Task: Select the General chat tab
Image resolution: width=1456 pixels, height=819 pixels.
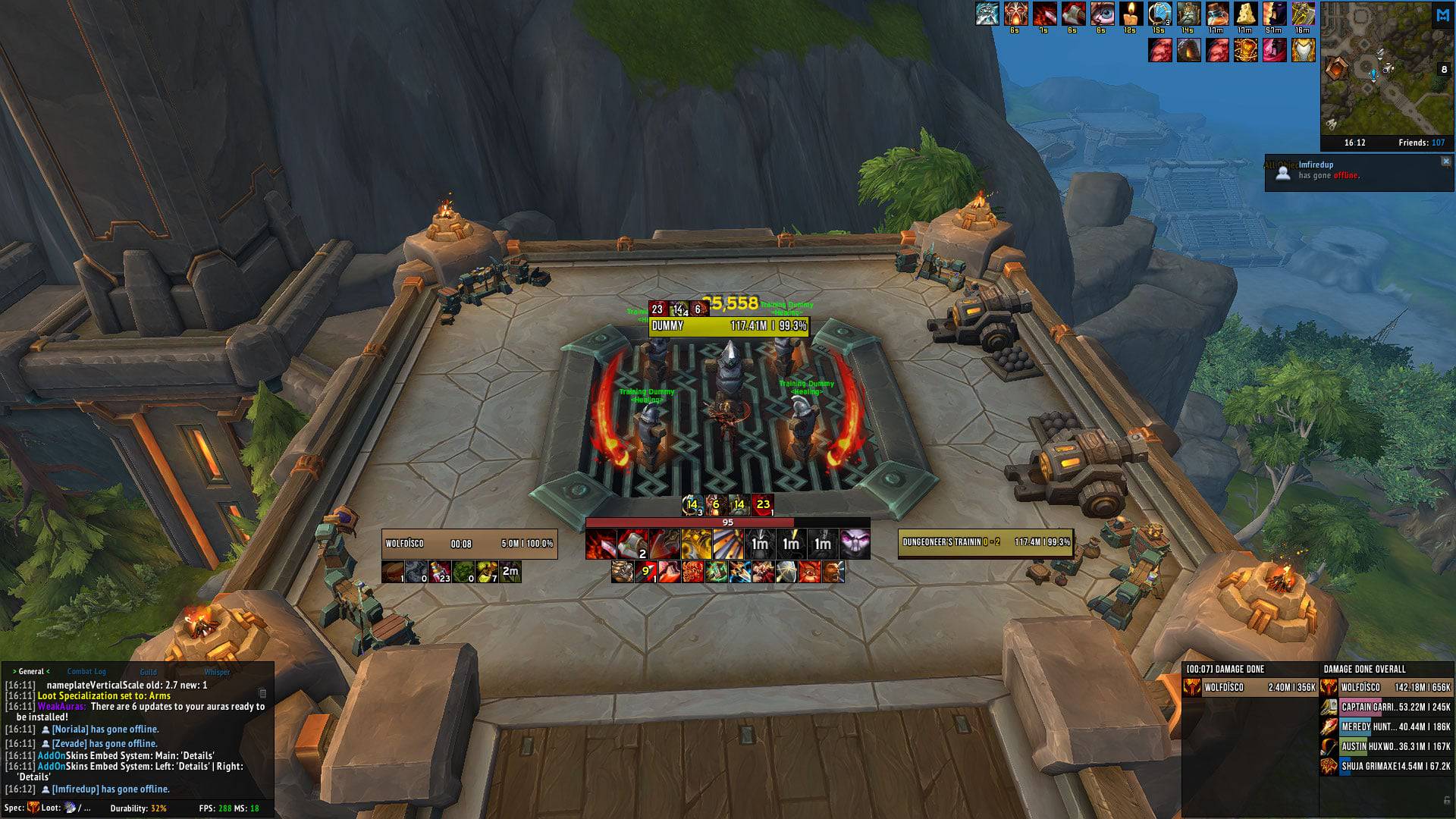Action: (31, 671)
